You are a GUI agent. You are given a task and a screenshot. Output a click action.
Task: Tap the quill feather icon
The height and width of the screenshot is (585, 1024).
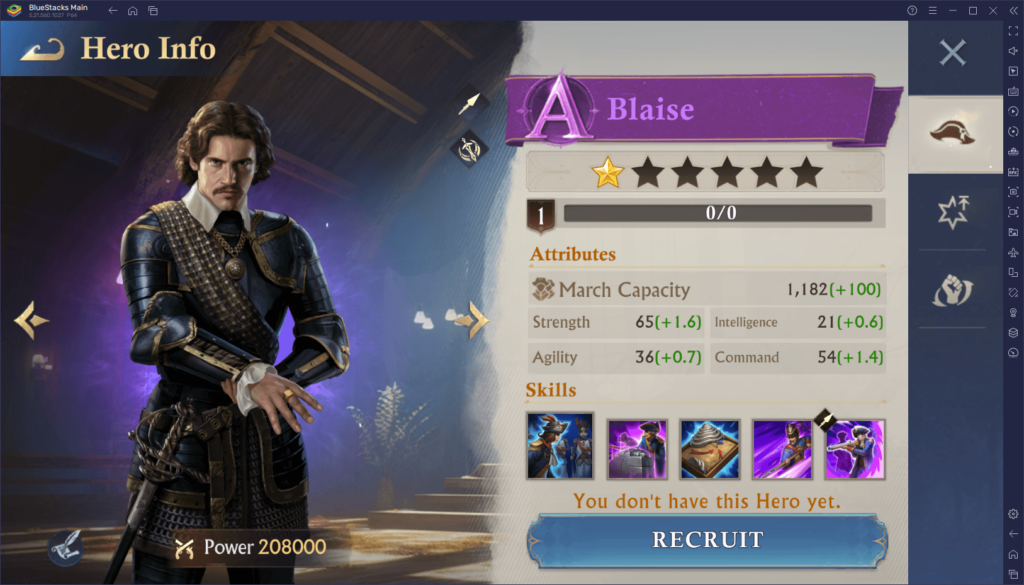pyautogui.click(x=64, y=546)
